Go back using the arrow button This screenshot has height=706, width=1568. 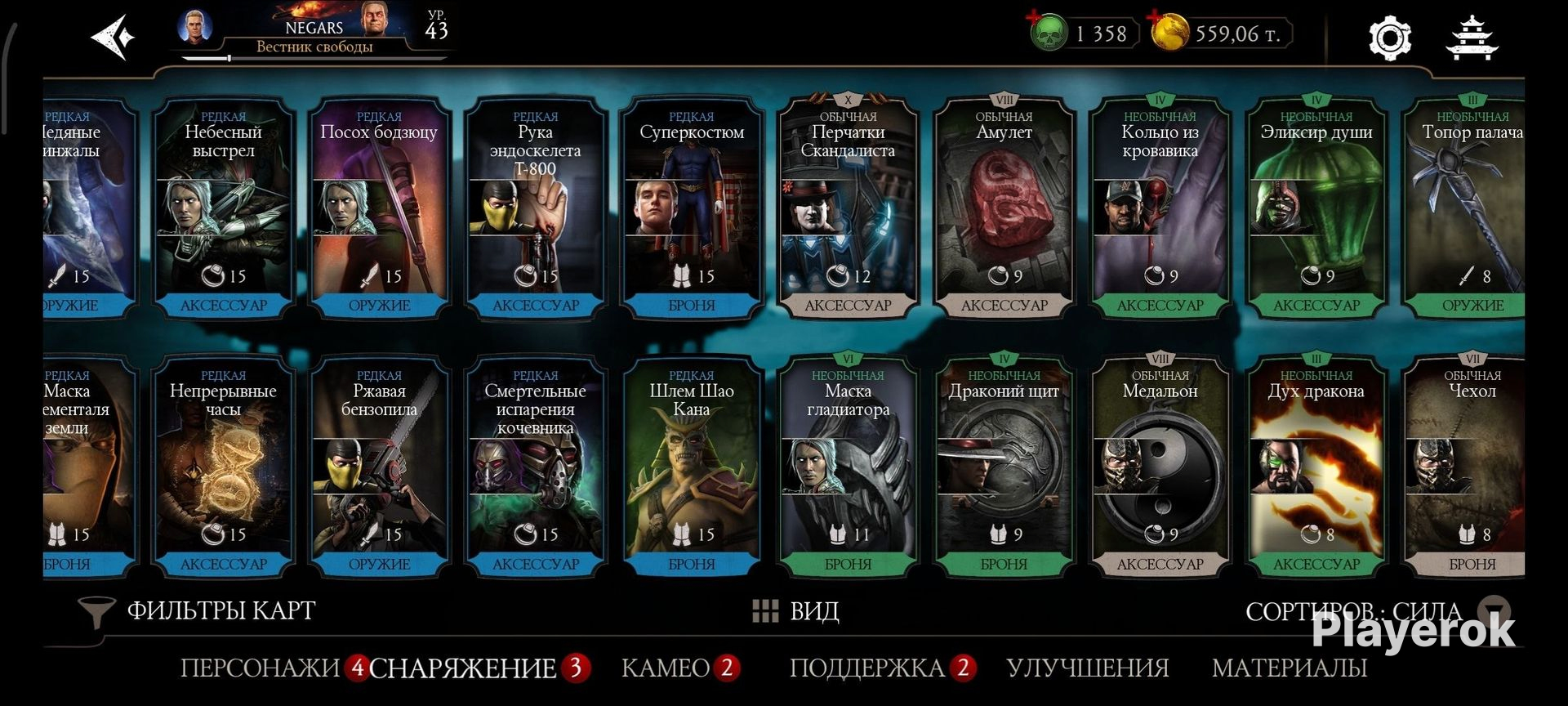[114, 37]
